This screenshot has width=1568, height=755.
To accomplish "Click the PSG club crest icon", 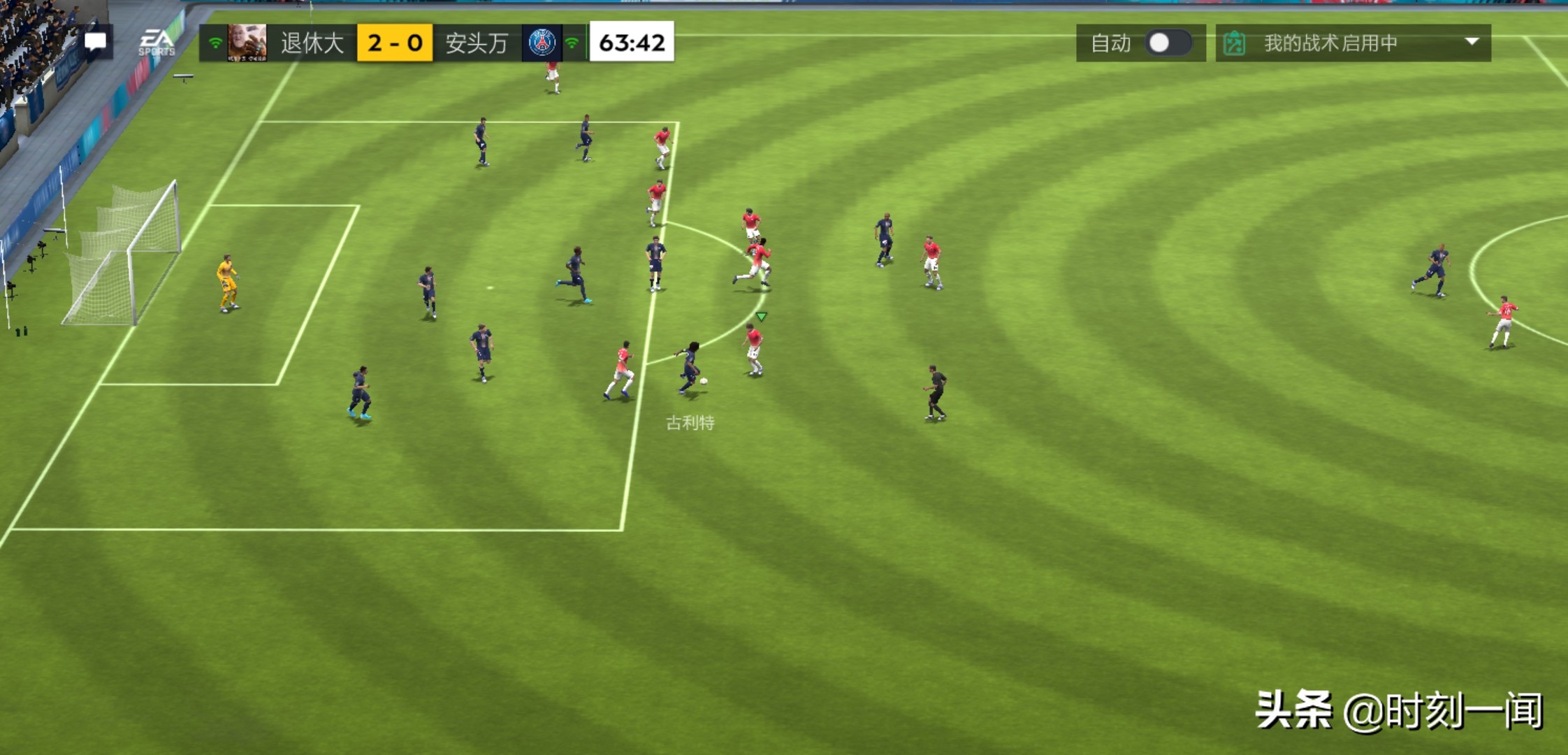I will click(x=543, y=42).
